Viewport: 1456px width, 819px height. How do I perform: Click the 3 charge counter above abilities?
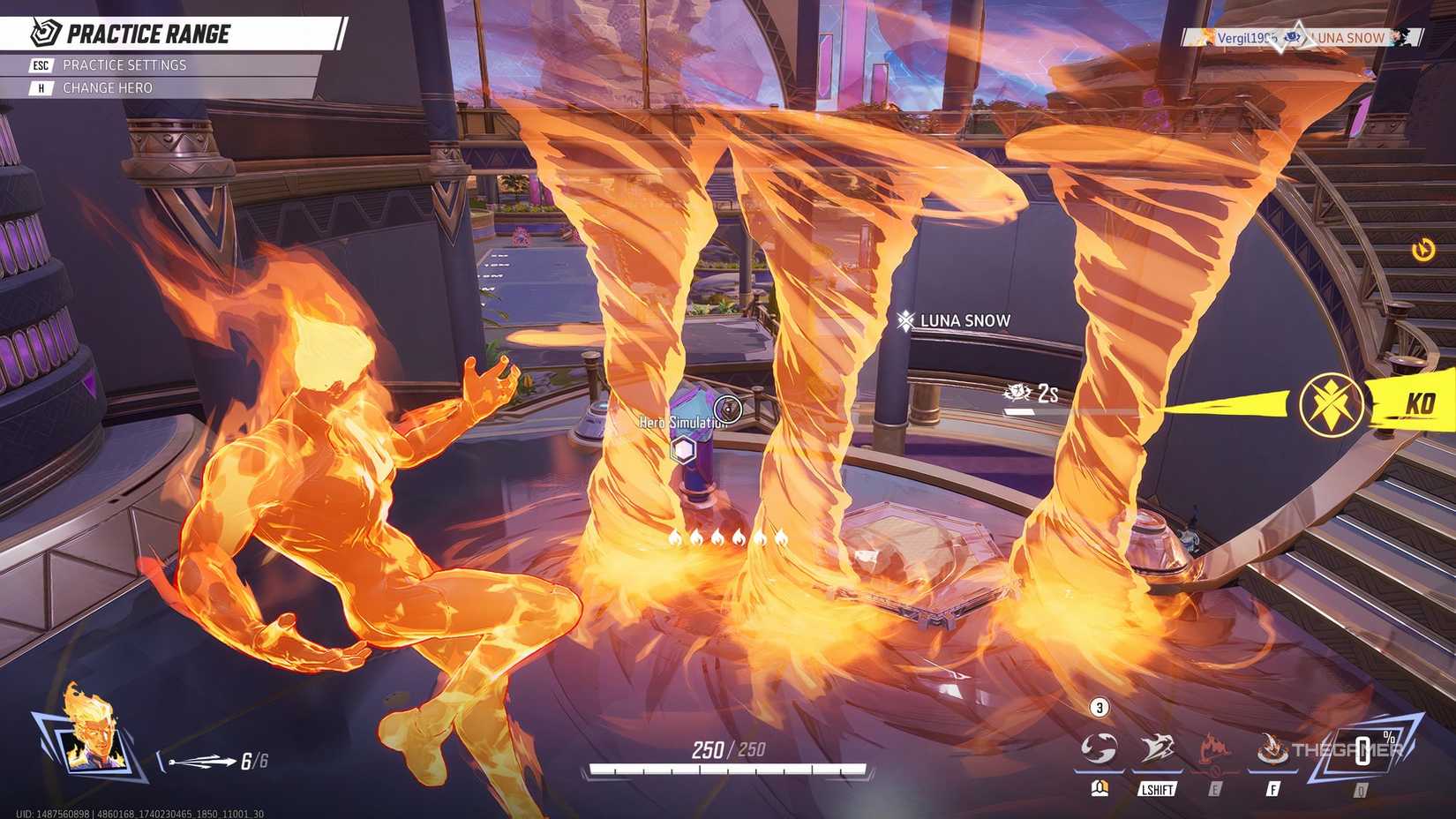point(1099,707)
